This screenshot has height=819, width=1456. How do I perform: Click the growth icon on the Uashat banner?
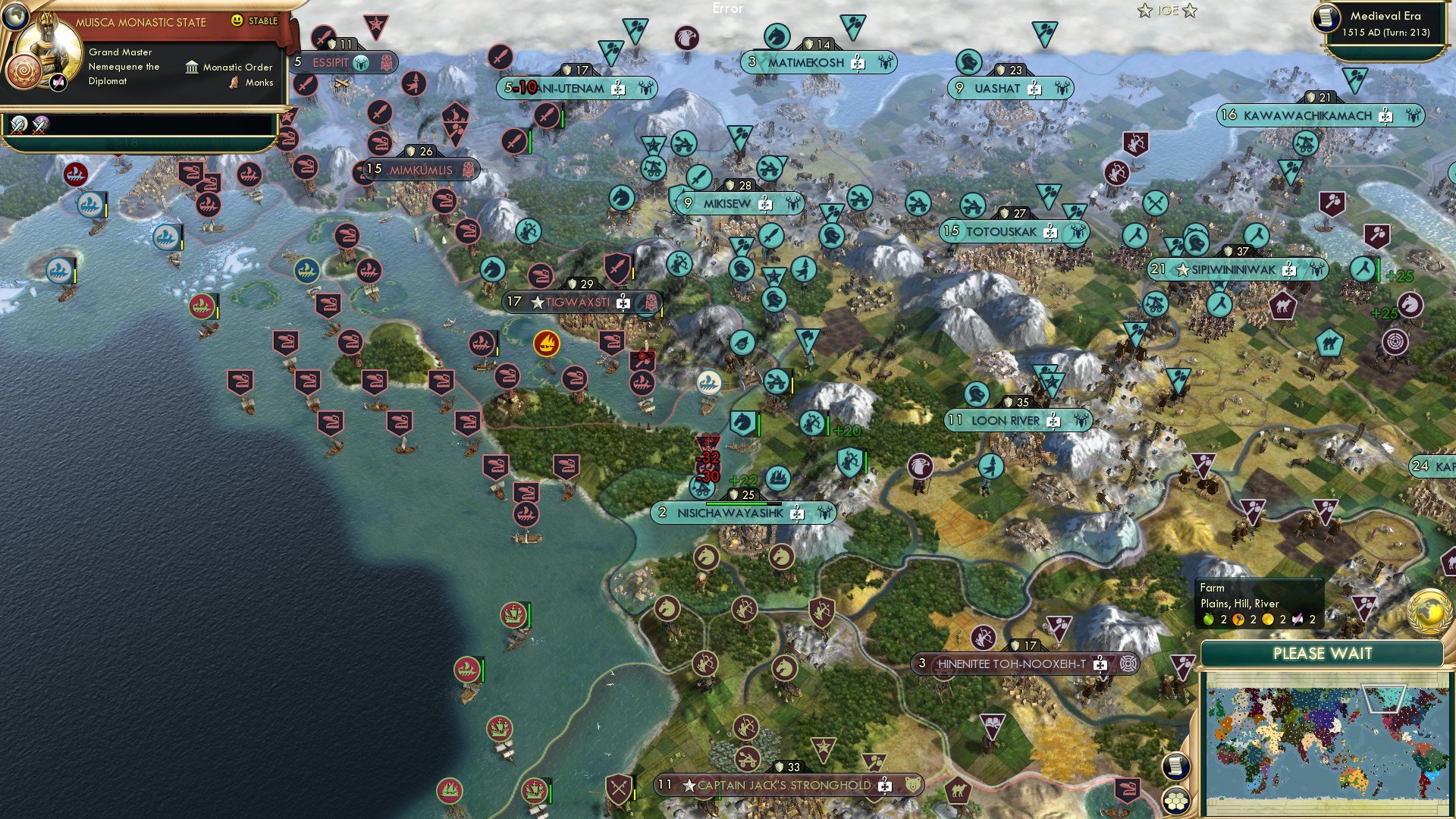coord(959,88)
